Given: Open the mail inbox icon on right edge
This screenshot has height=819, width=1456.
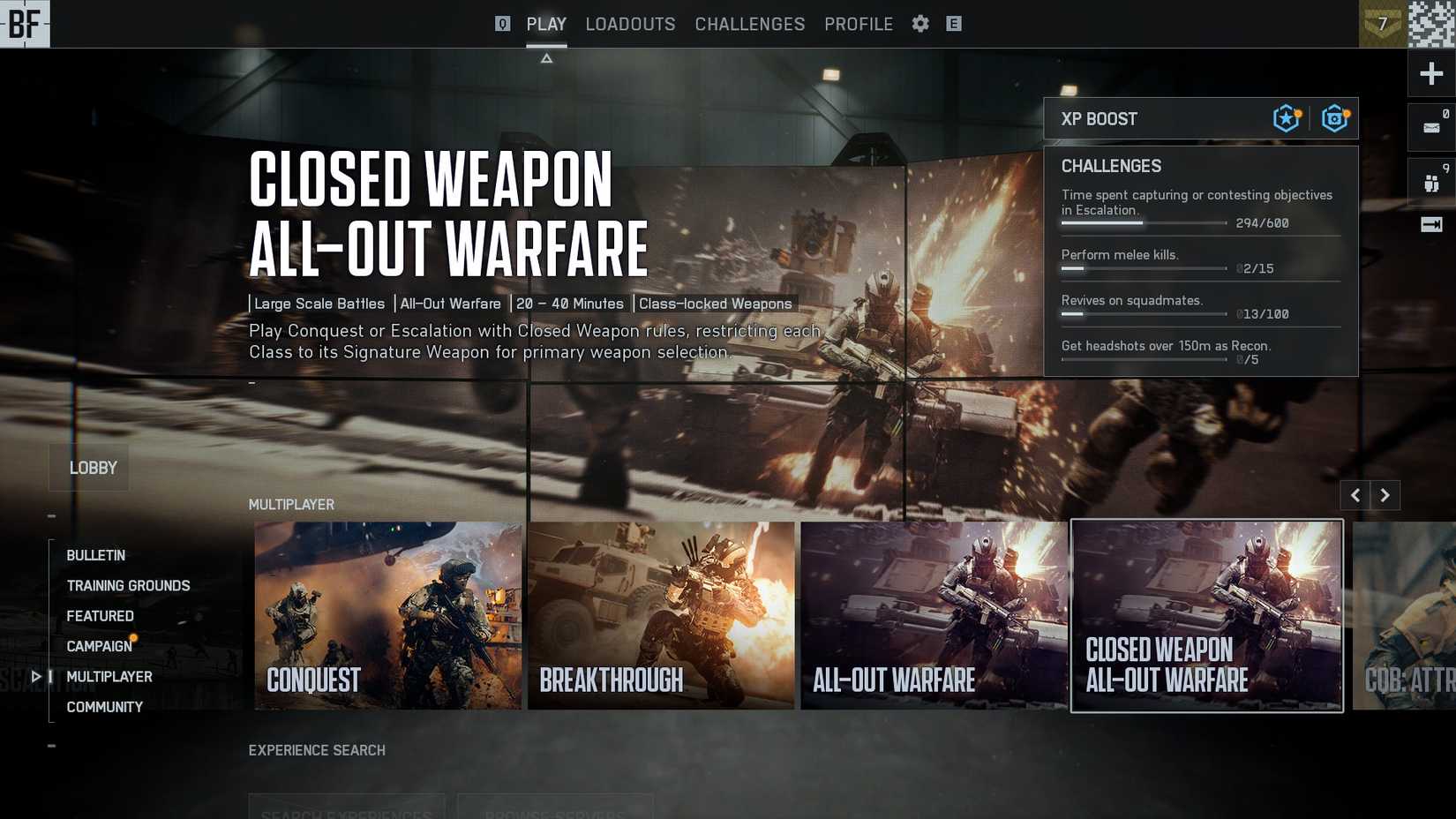Looking at the screenshot, I should click(x=1430, y=127).
